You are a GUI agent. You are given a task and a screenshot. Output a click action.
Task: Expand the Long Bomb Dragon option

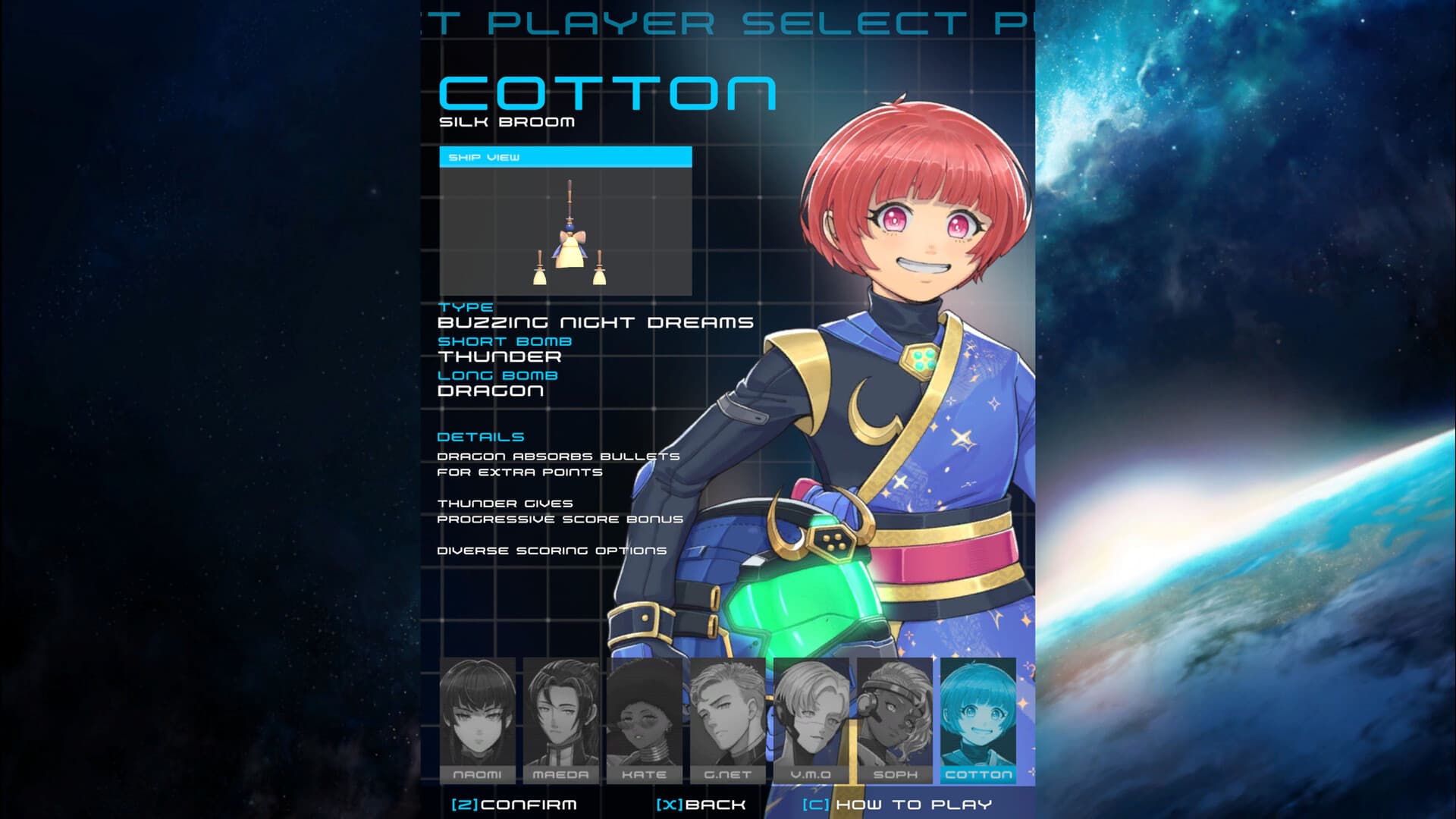click(491, 391)
